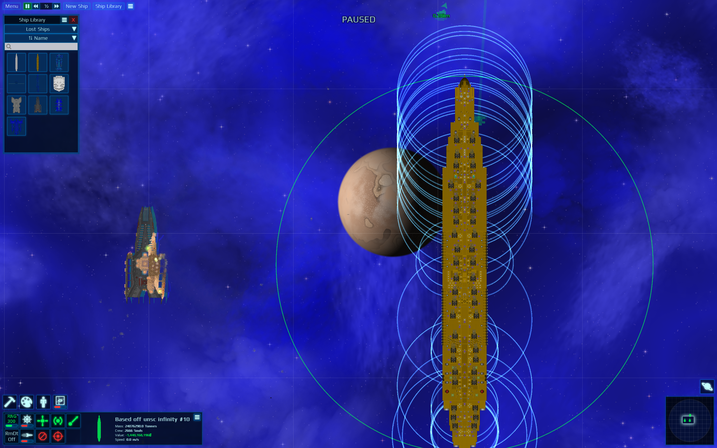Select the long orange ship thumbnail

38,62
